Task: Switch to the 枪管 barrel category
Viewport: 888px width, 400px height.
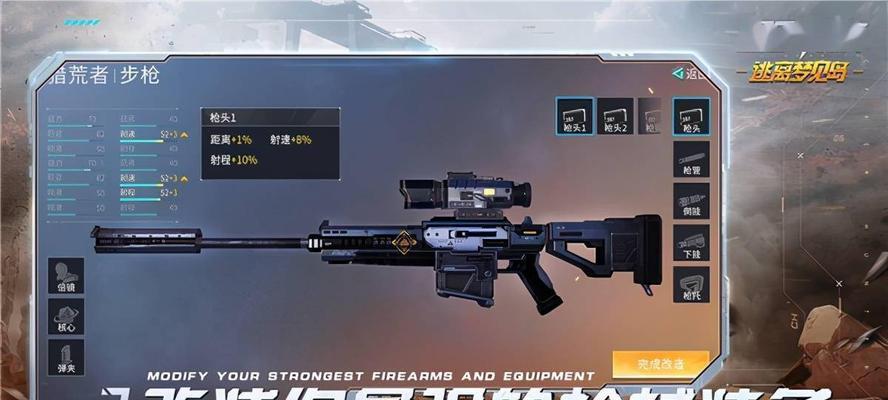Action: pos(691,159)
